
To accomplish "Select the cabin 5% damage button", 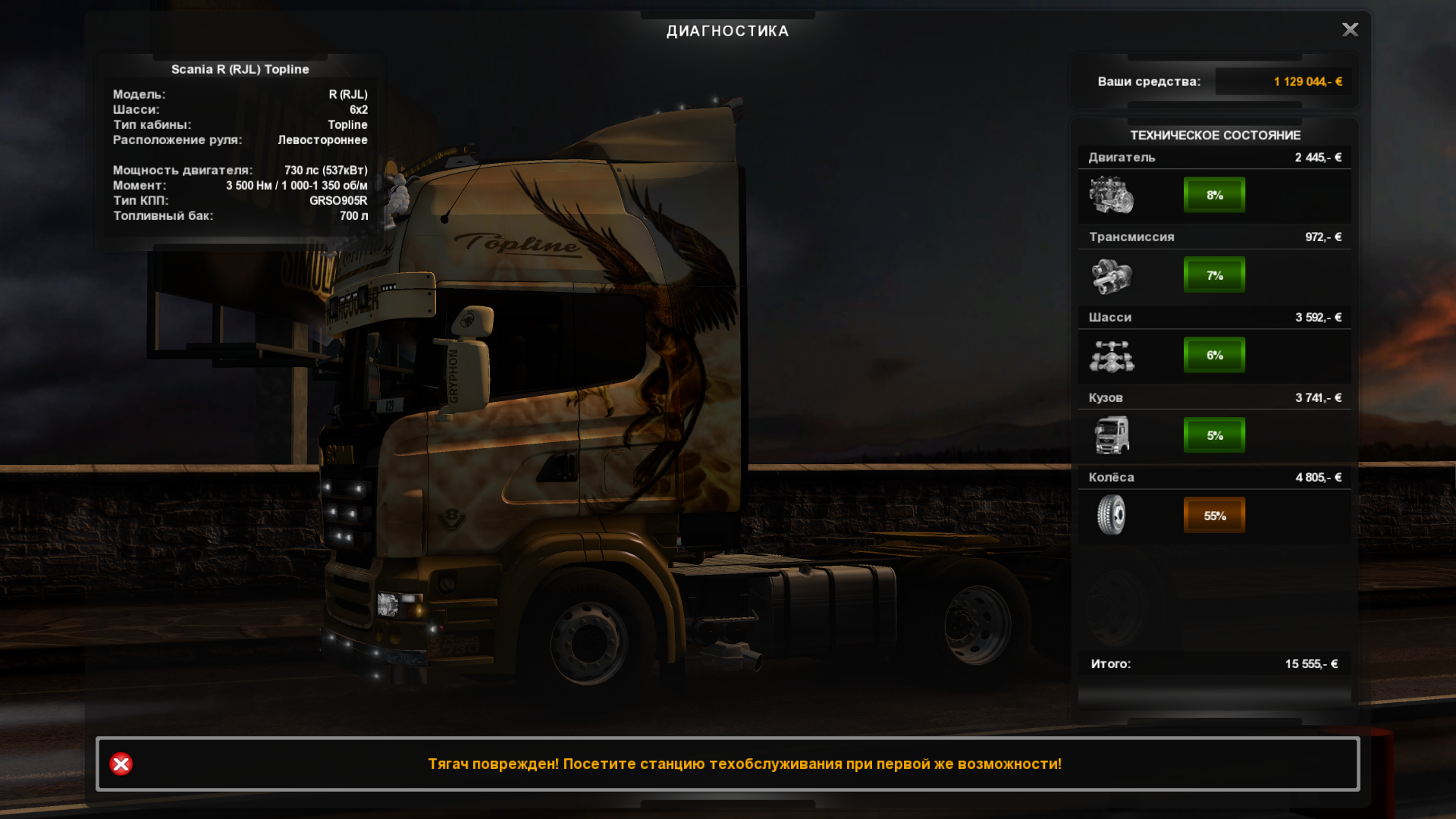I will [x=1214, y=435].
